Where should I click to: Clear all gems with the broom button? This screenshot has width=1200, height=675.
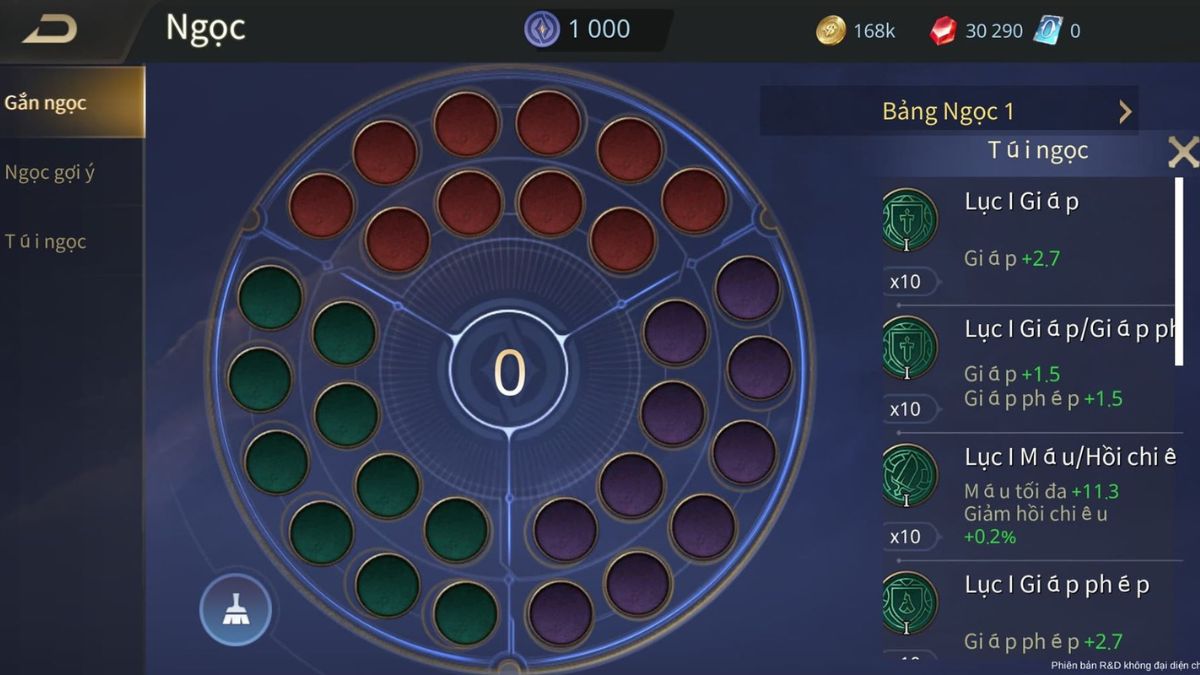(x=235, y=609)
